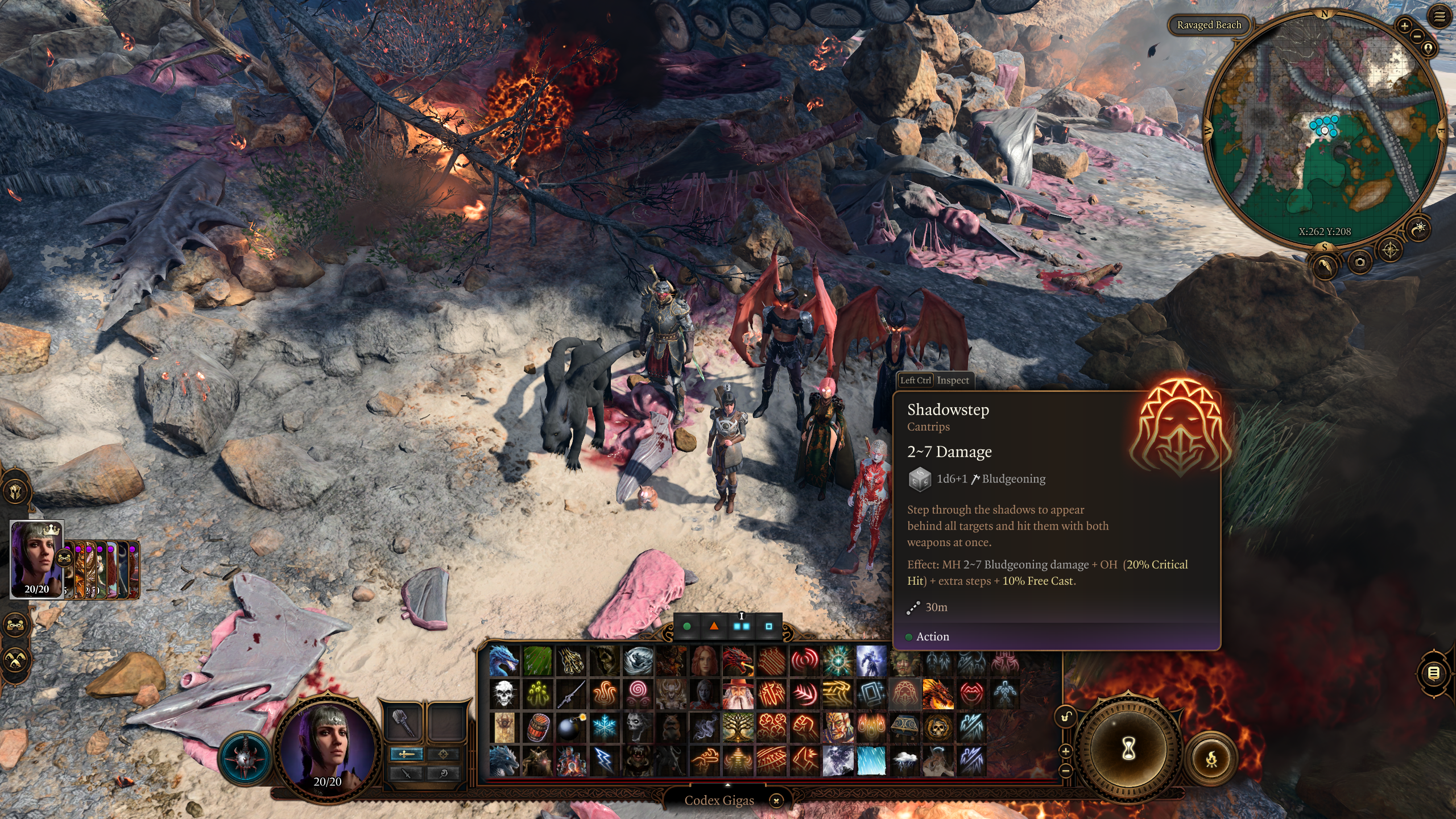Use the explosive barrel hotbar slot
The image size is (1456, 819).
[537, 727]
